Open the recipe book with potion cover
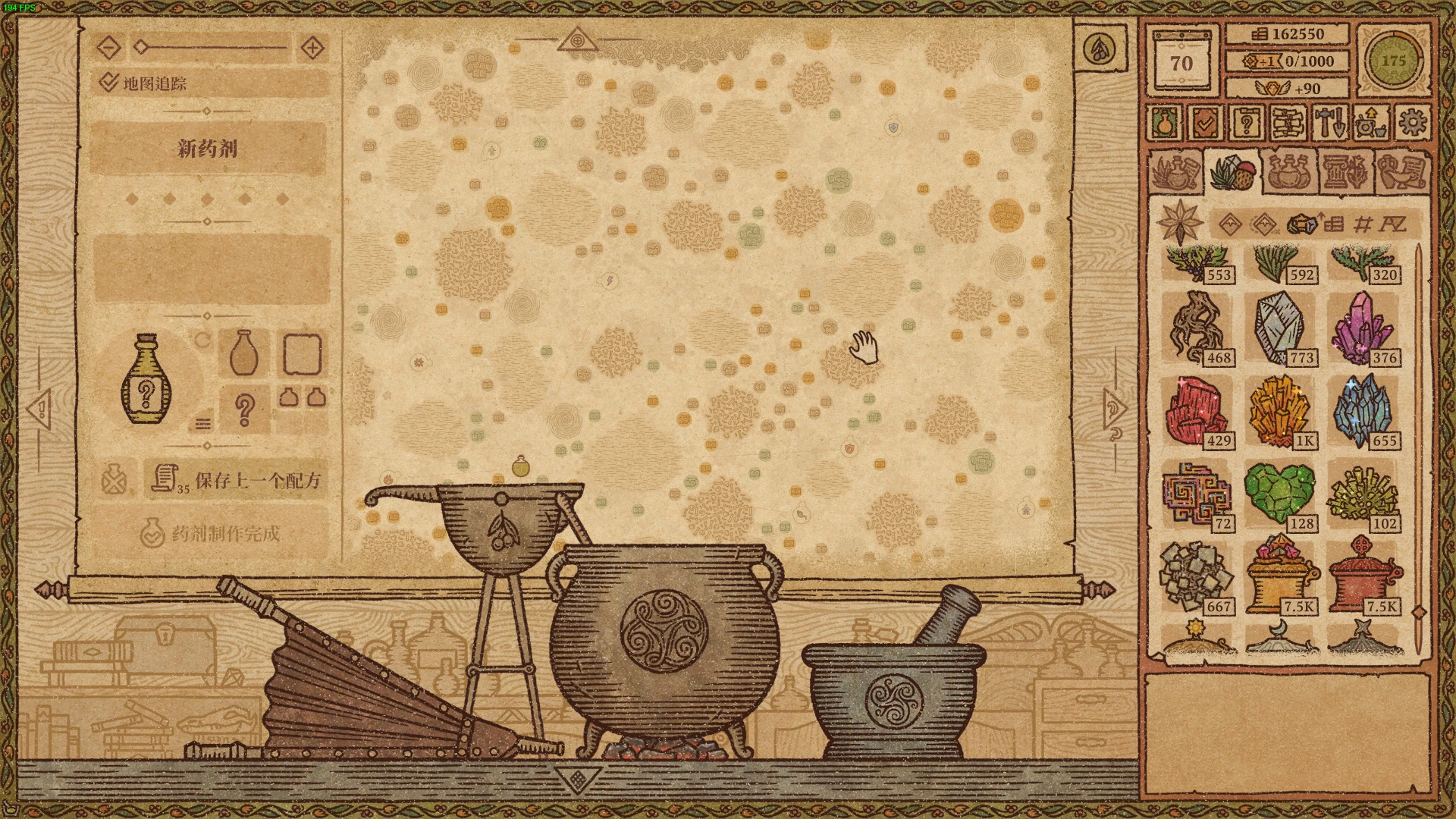Viewport: 1456px width, 819px height. point(1166,122)
